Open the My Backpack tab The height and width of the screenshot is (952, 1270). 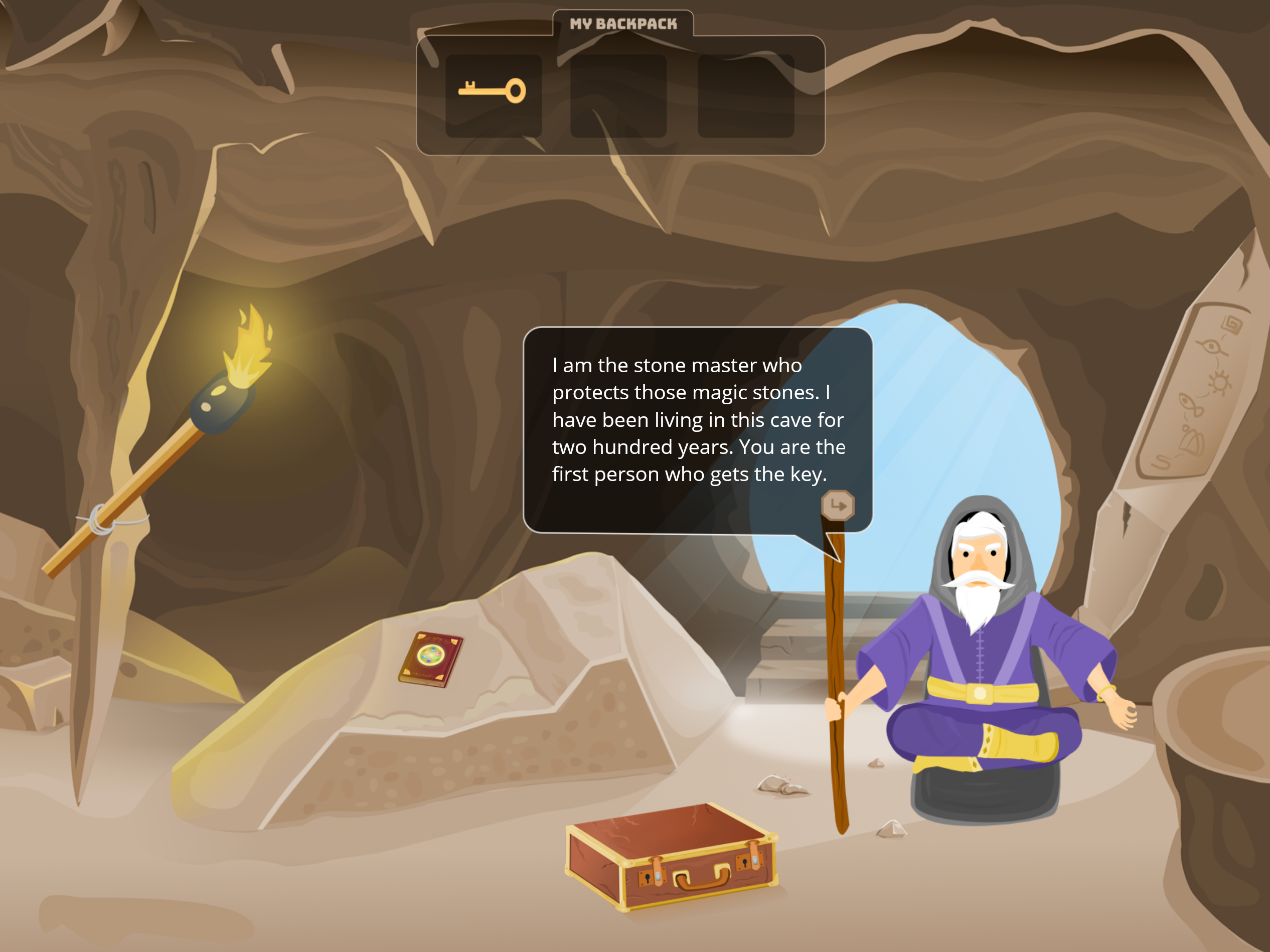(x=623, y=24)
